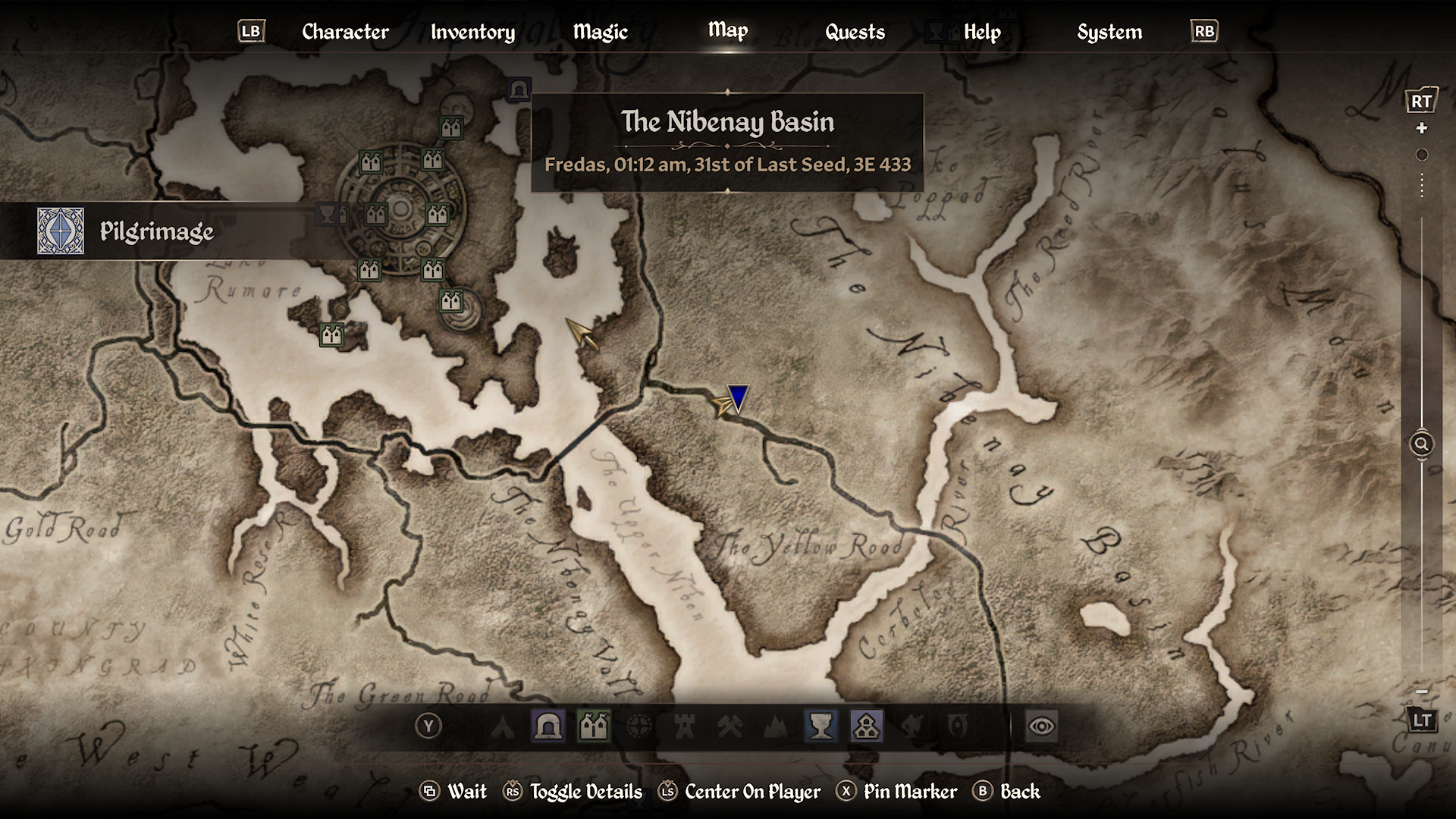This screenshot has width=1456, height=819.
Task: Select the city marker south of Lake Rumare
Action: 331,334
